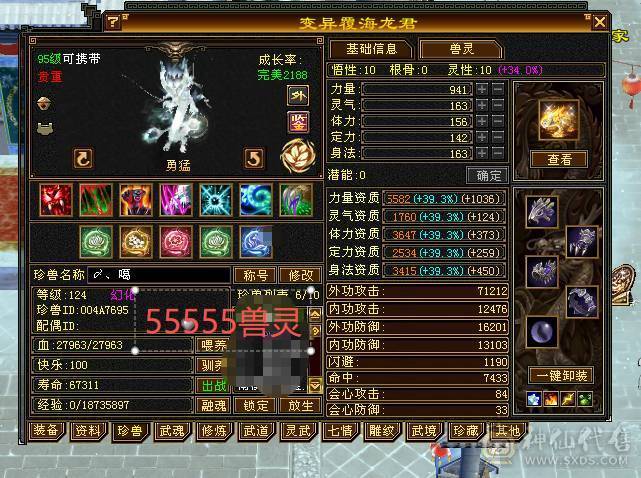641x478 pixels.
Task: Unequip all with the 一键卸装 button
Action: point(559,376)
